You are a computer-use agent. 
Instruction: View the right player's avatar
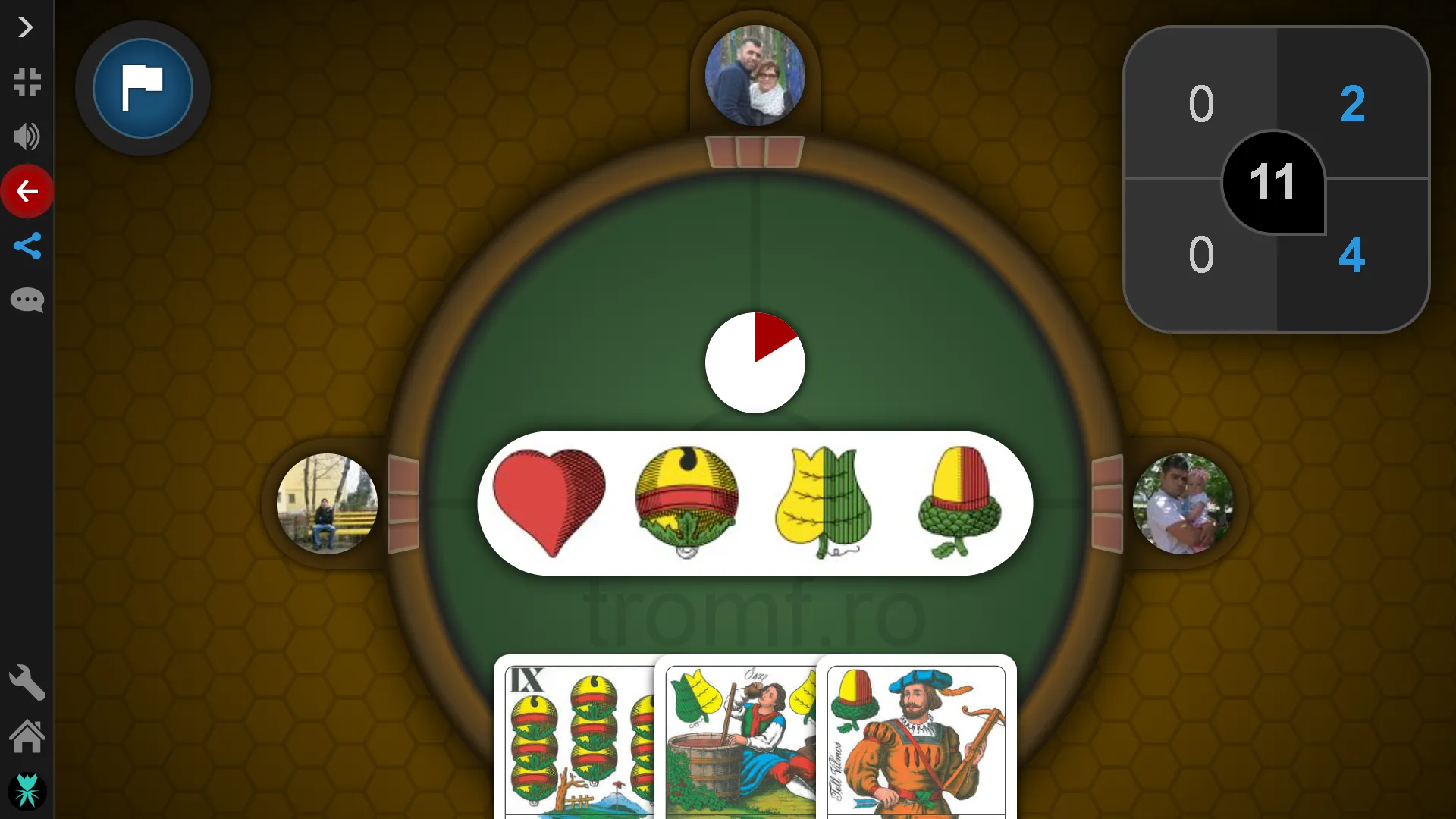1182,504
